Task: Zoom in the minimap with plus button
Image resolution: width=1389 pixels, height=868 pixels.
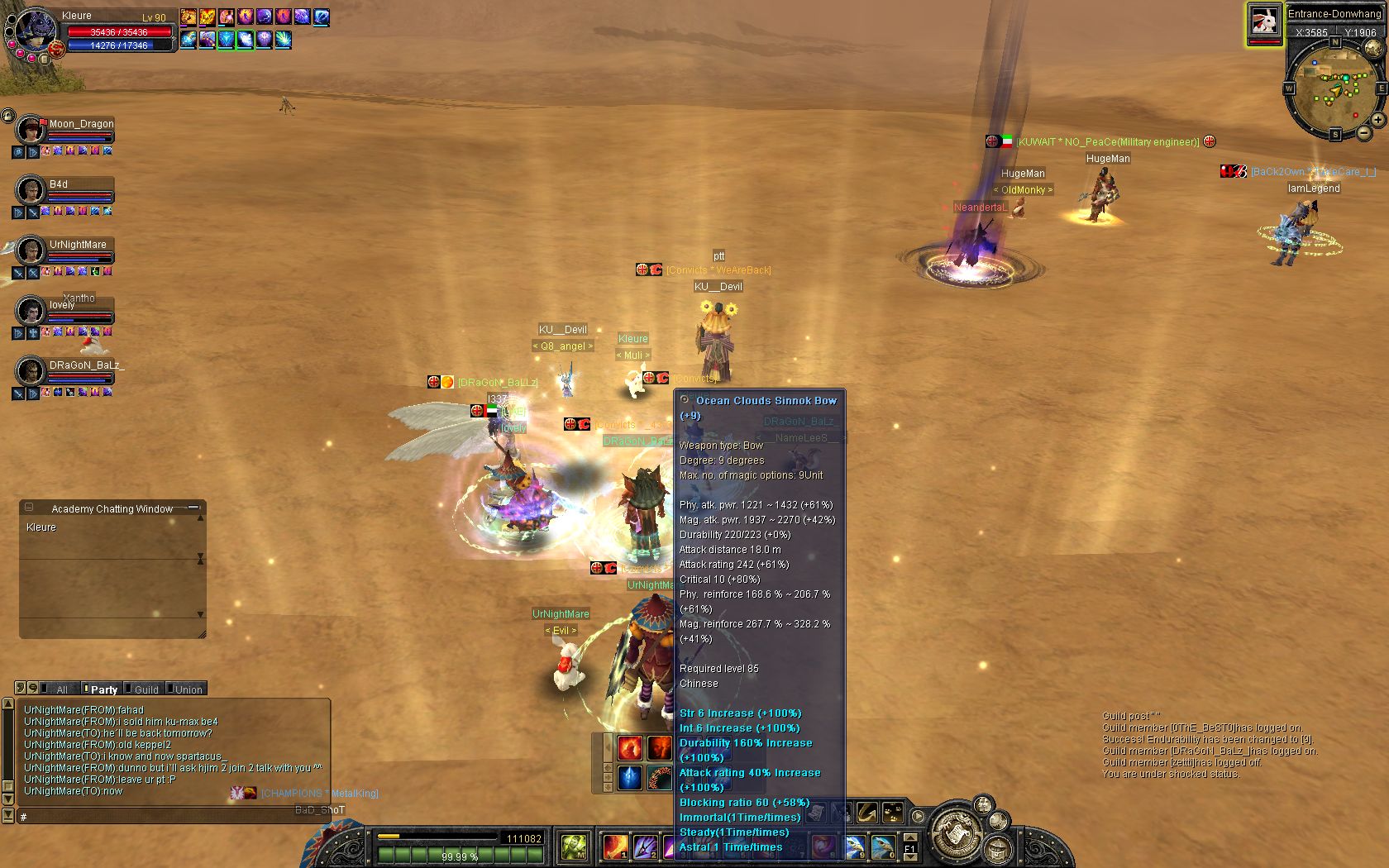Action: tap(1378, 120)
